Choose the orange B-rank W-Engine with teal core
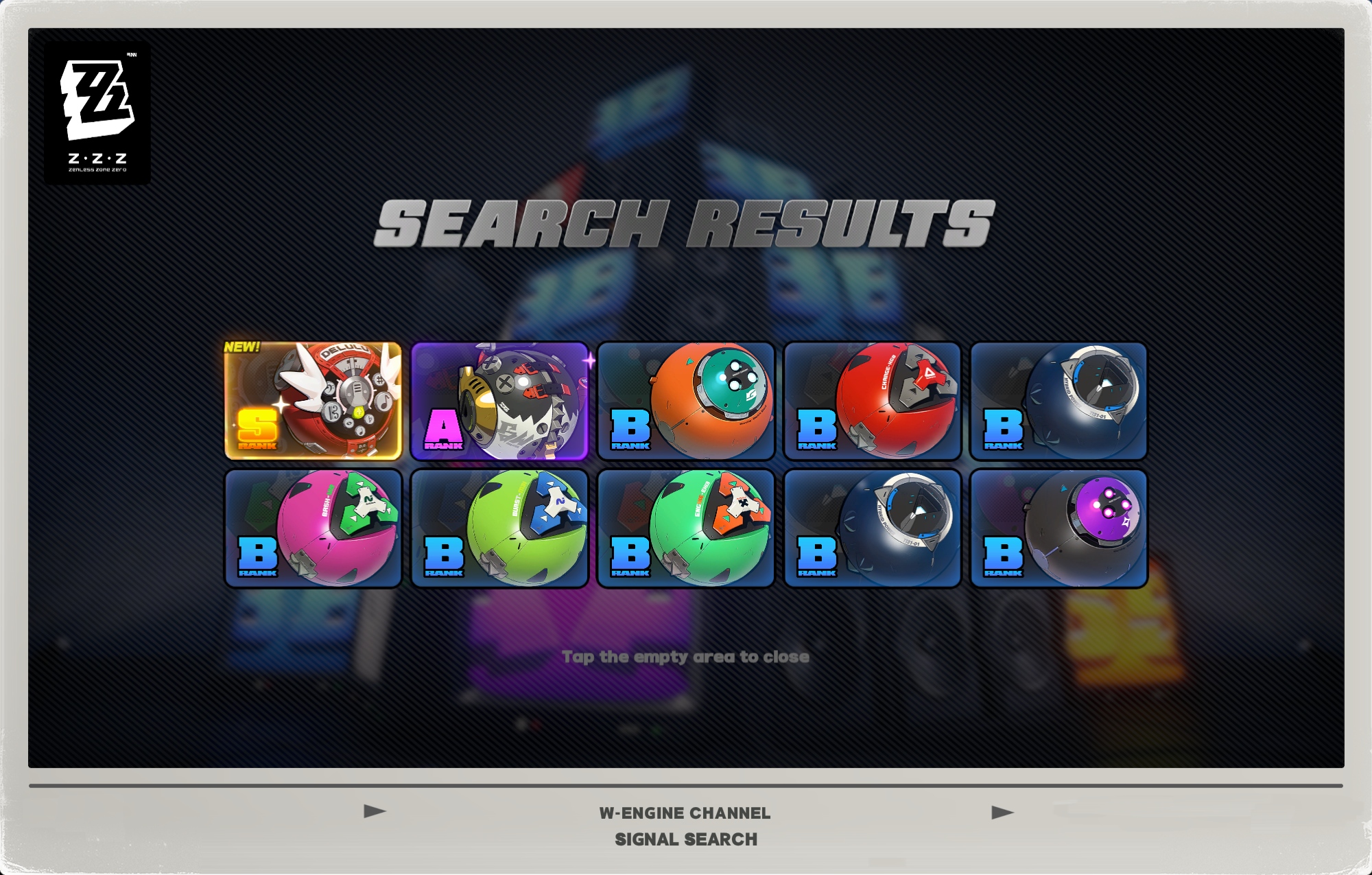 [x=686, y=401]
